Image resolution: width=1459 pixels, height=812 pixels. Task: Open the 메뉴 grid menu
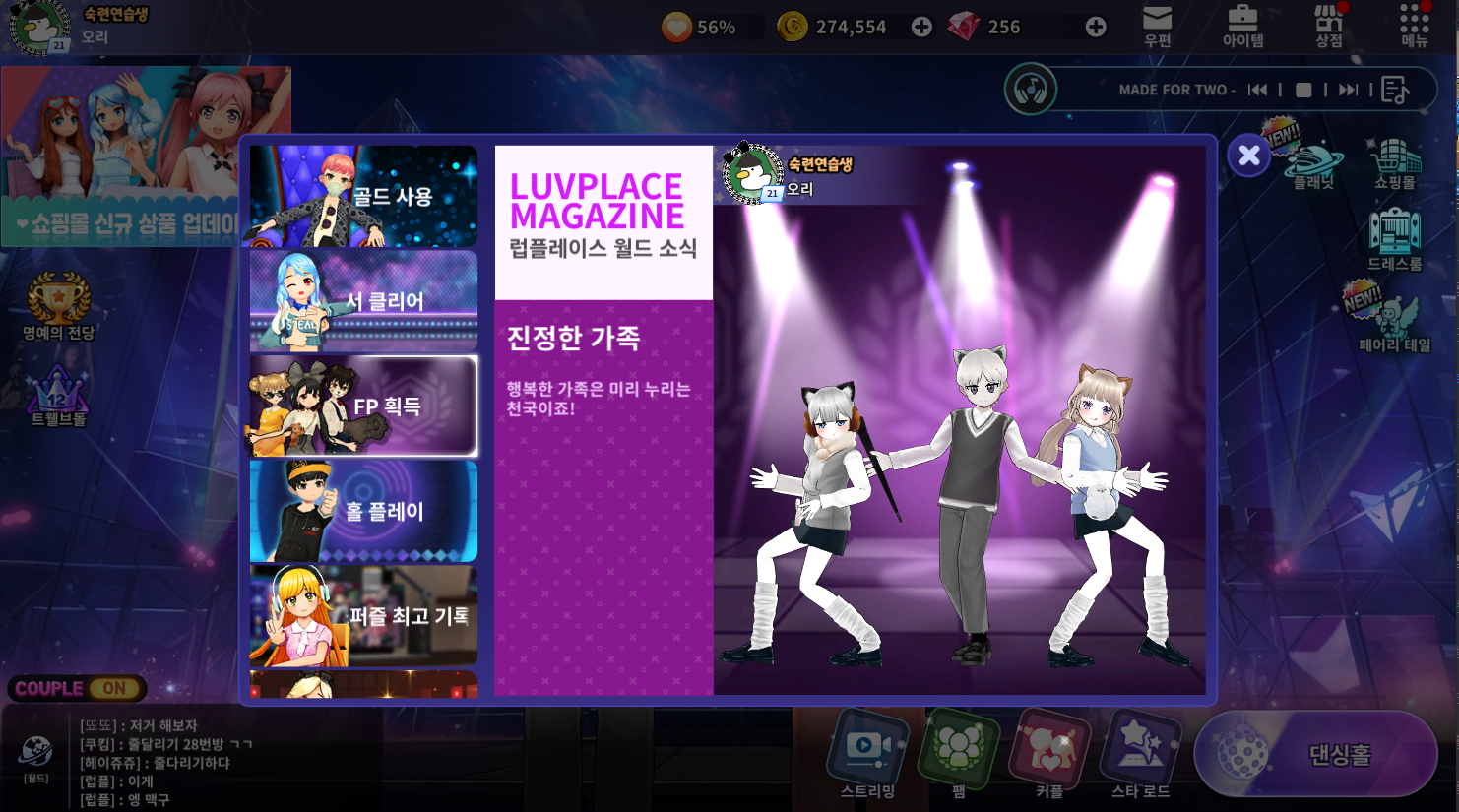point(1414,27)
